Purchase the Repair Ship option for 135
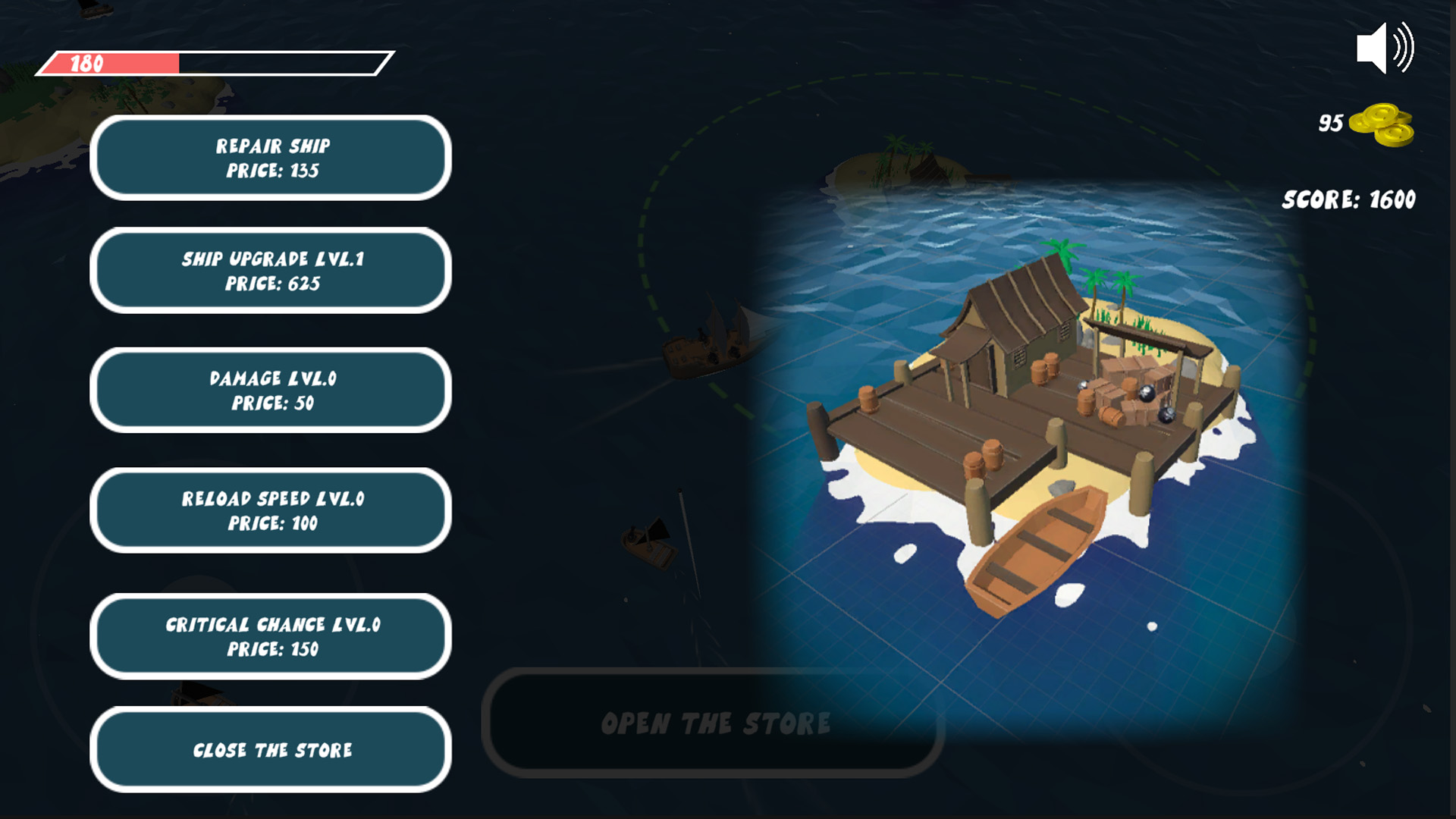Viewport: 1456px width, 819px height. [270, 158]
